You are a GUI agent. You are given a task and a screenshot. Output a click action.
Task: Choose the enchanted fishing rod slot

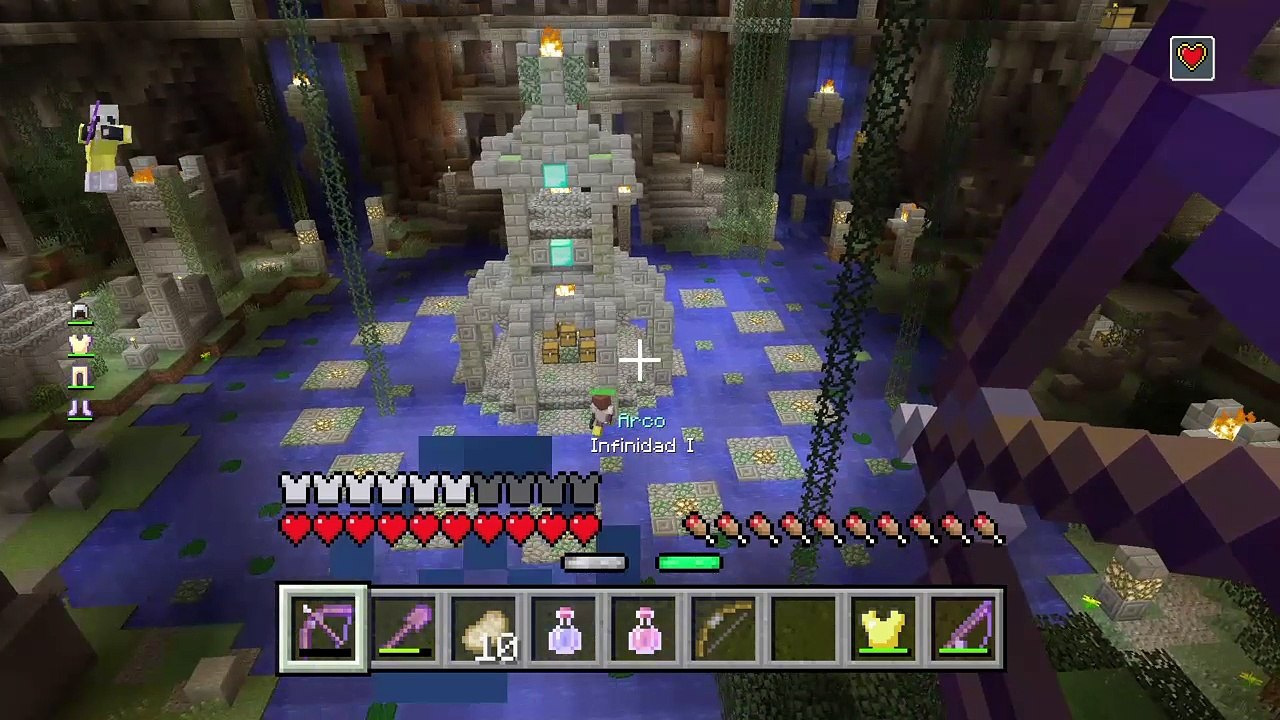pos(964,629)
